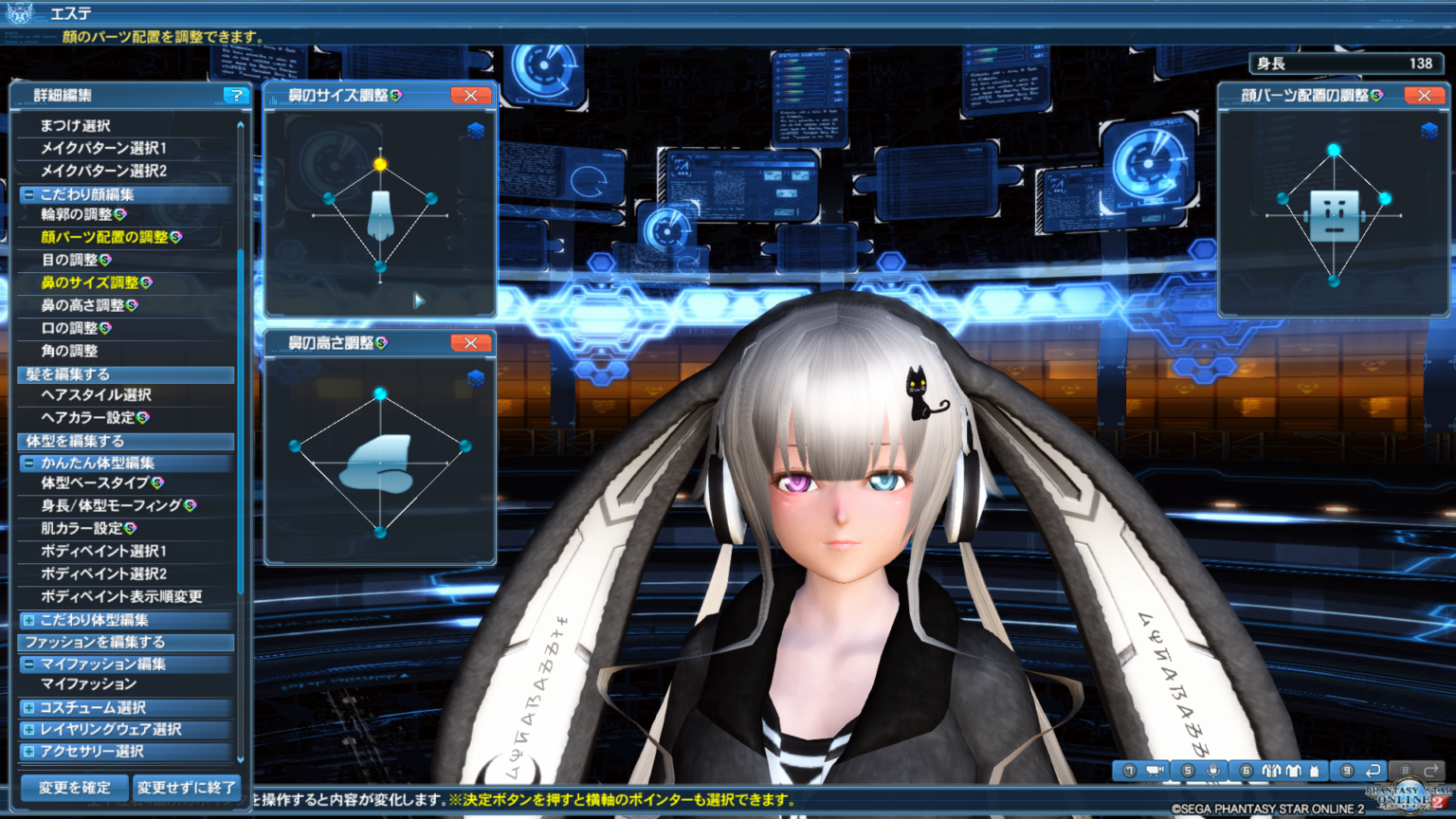Click the tank top basewear icon
1456x819 pixels.
[x=1315, y=771]
